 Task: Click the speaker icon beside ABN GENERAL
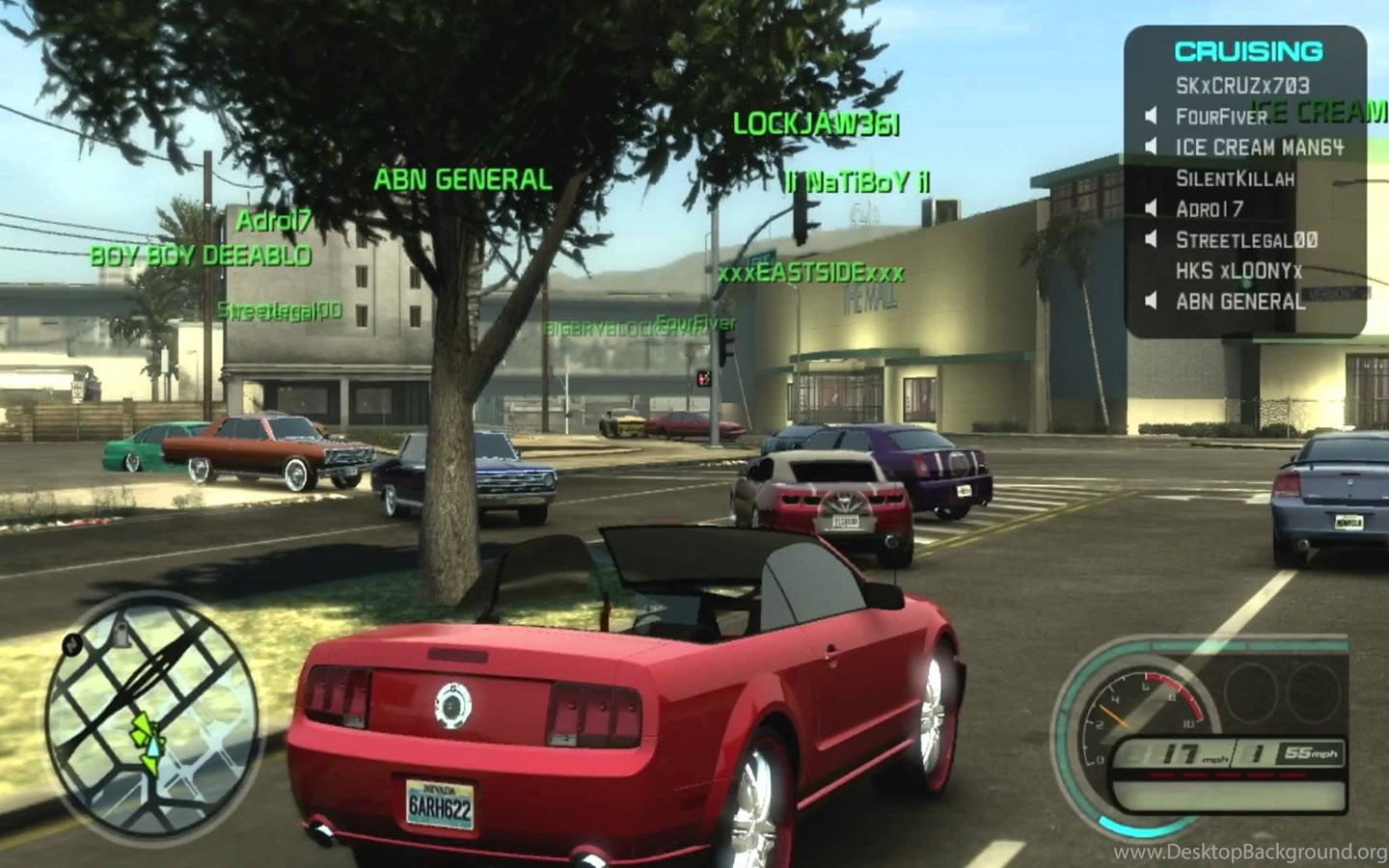coord(1151,302)
